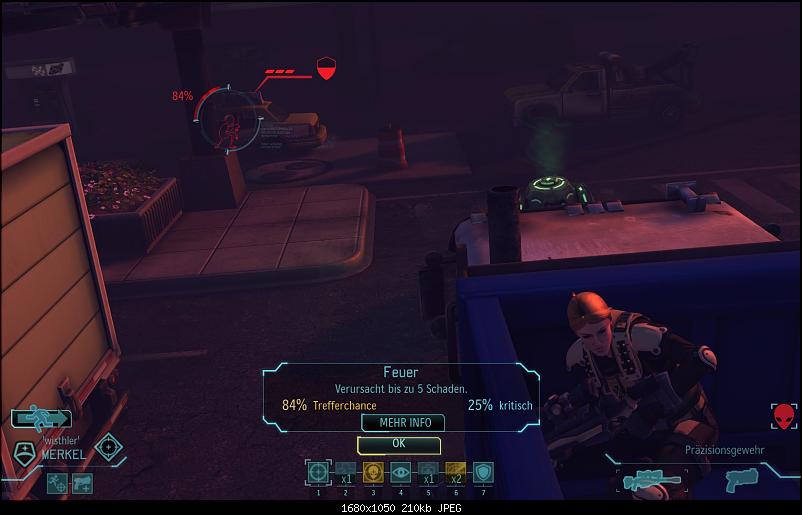802x515 pixels.
Task: Click the diamond crosshair sniper class icon
Action: tap(108, 445)
